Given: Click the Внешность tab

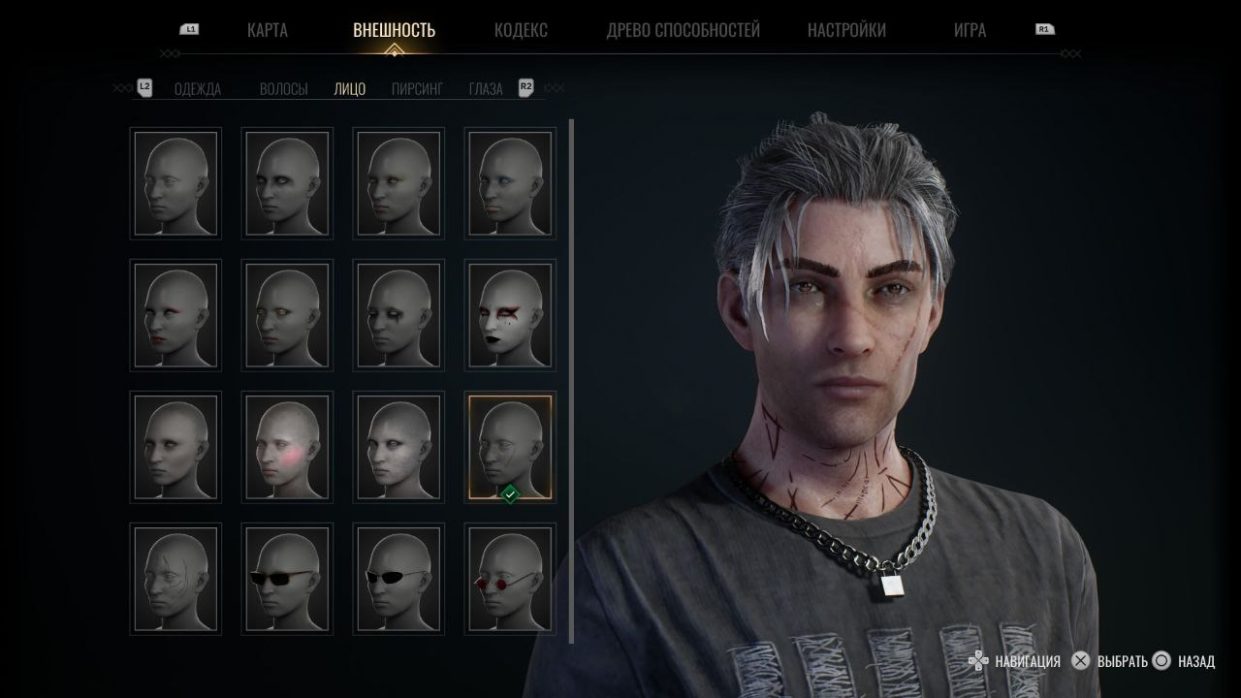Looking at the screenshot, I should coord(394,30).
